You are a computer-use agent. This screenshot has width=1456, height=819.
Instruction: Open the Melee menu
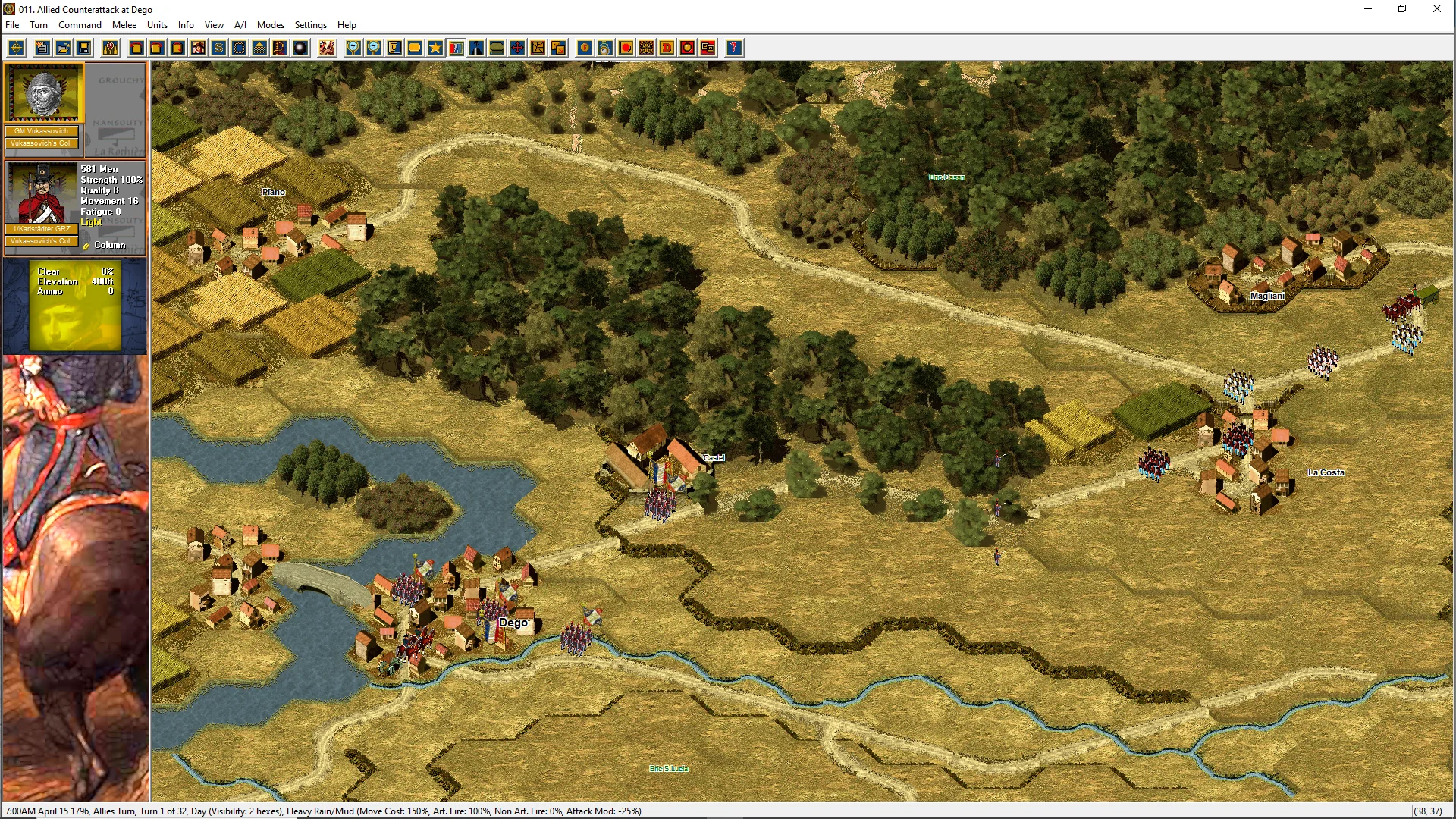124,25
